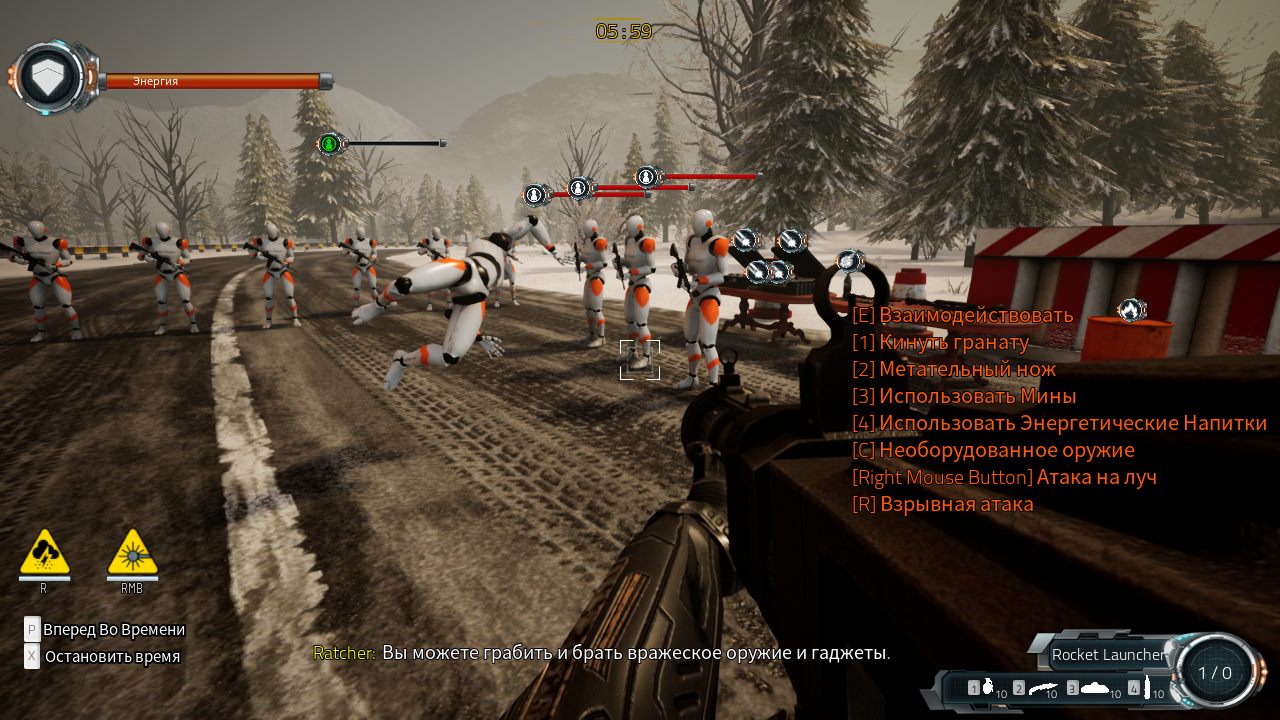Select the throwing knife hotbar slot

coord(1041,688)
